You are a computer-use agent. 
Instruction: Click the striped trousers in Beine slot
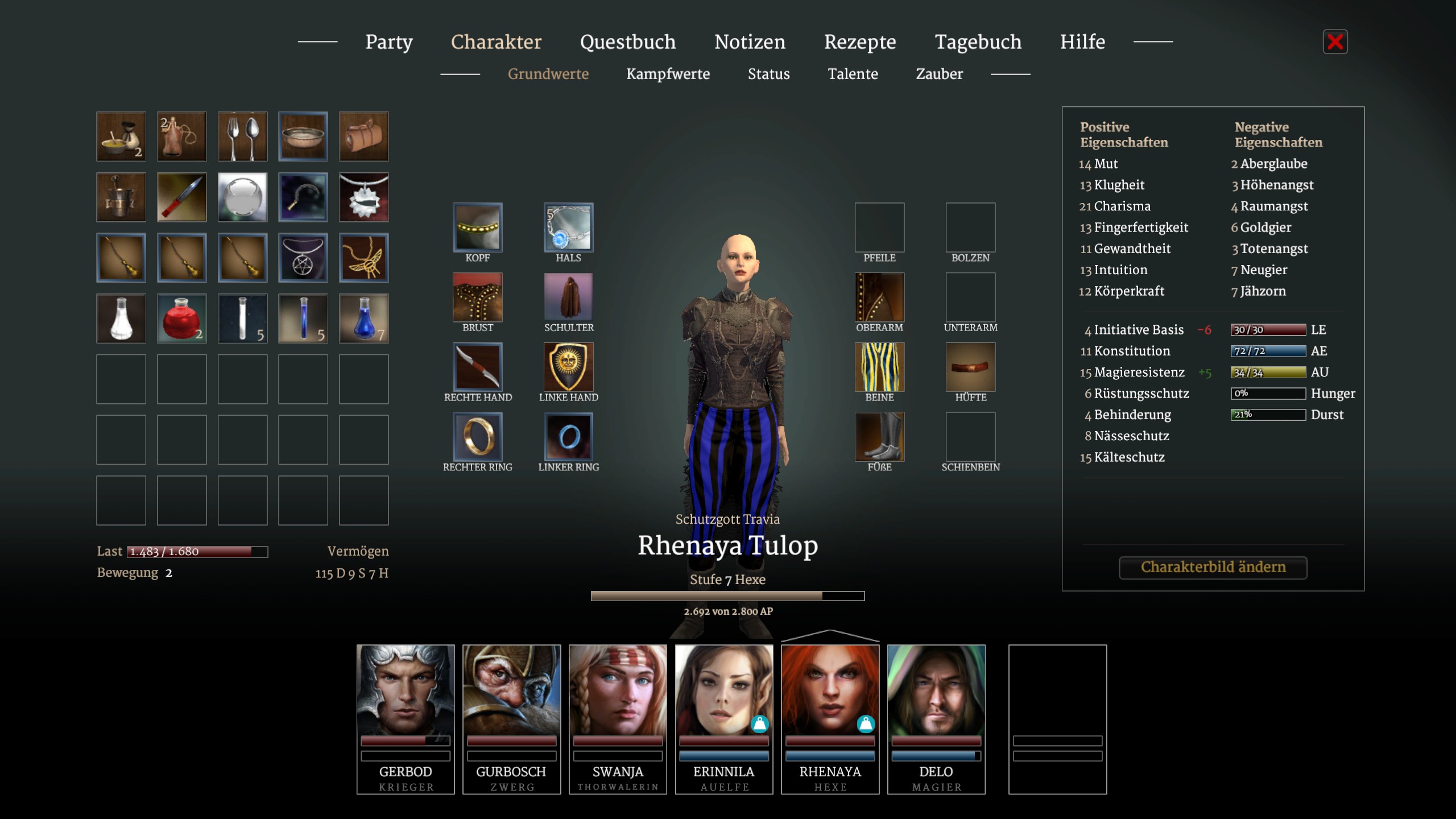tap(879, 367)
